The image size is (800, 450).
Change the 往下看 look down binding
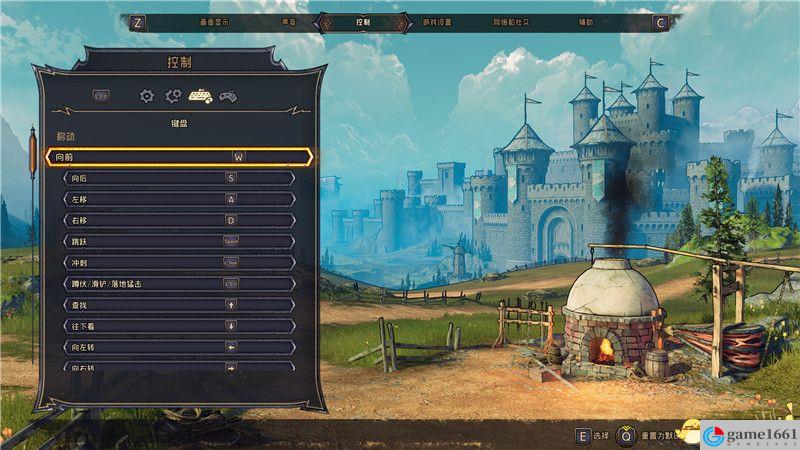[179, 325]
